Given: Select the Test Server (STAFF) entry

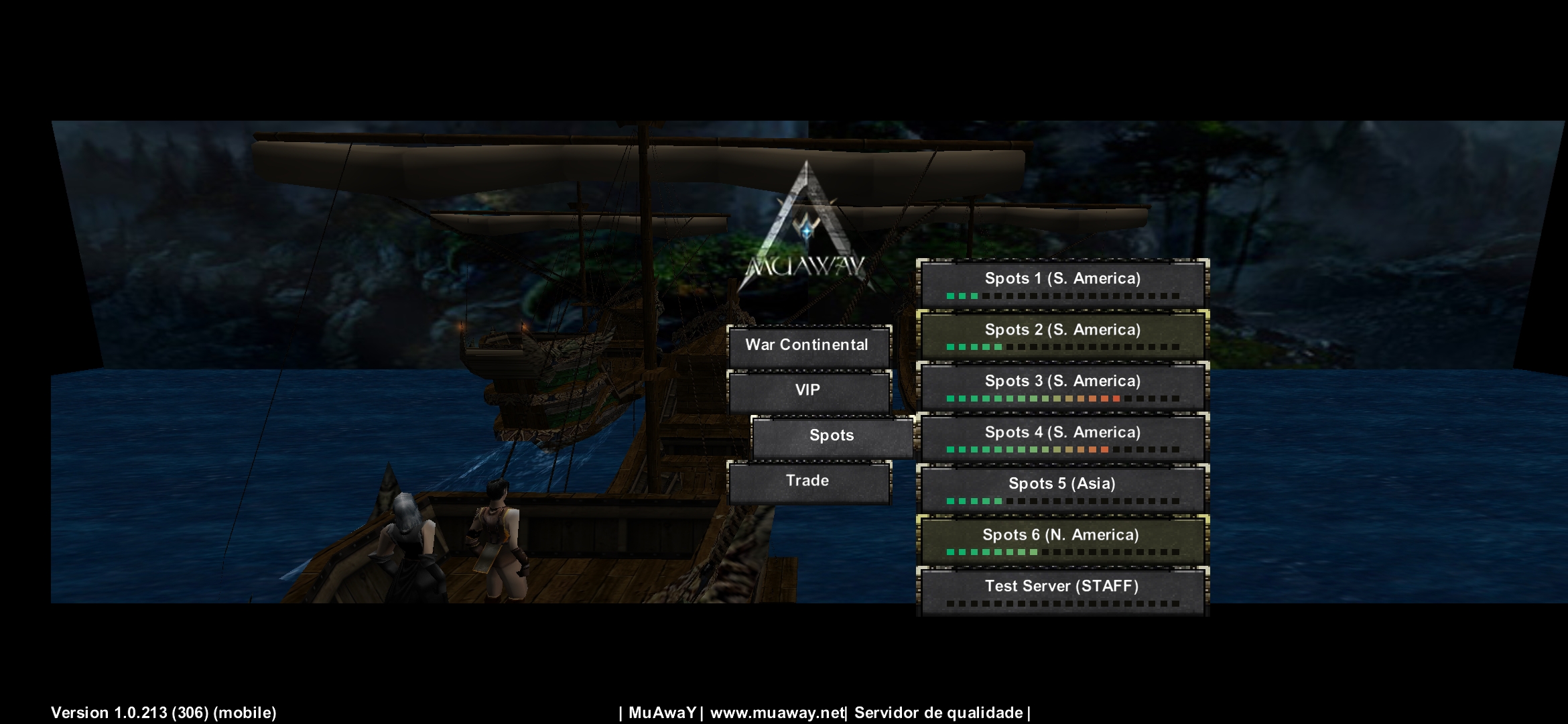Looking at the screenshot, I should [x=1062, y=591].
